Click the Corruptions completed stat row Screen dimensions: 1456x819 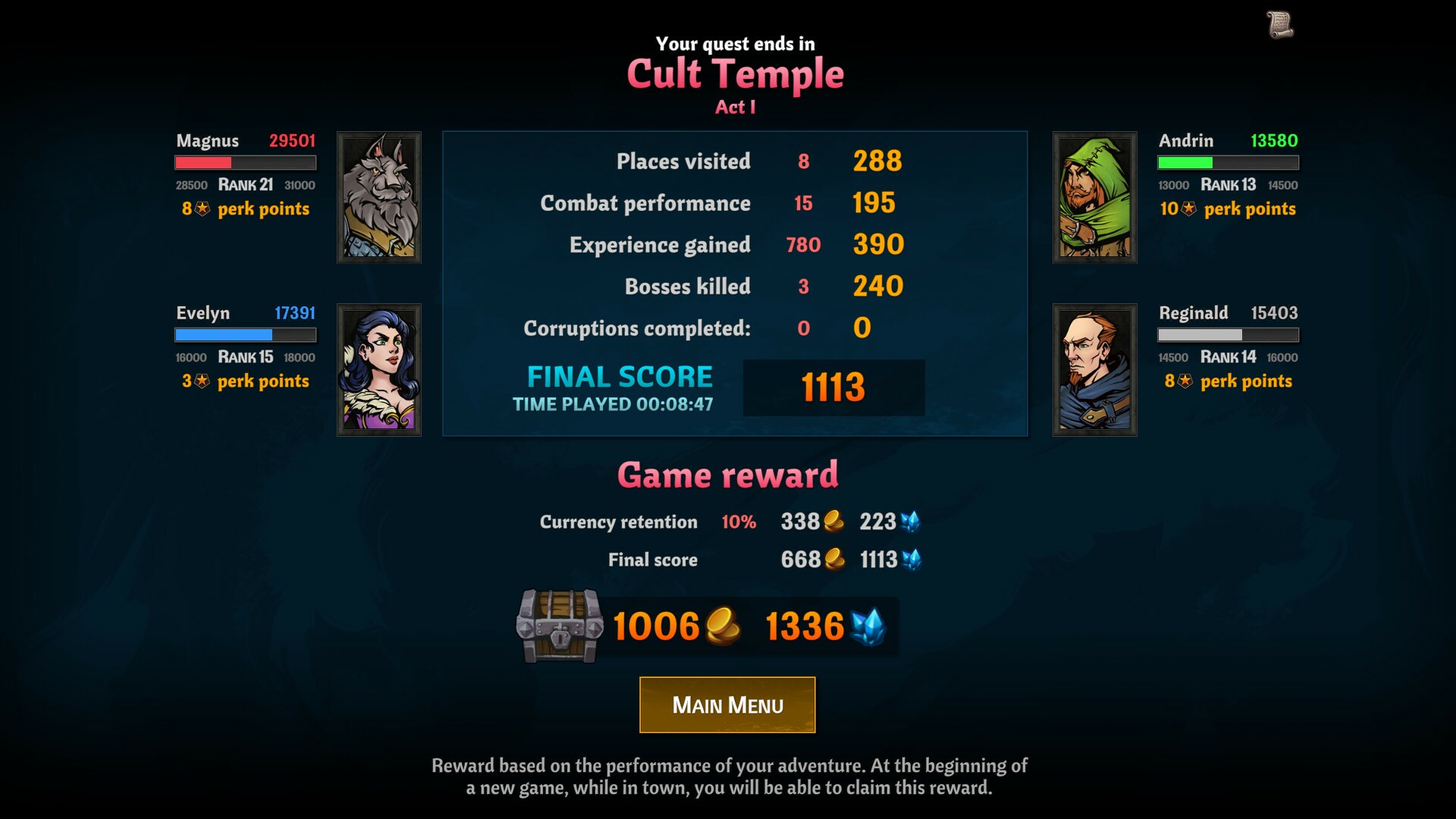(x=637, y=328)
